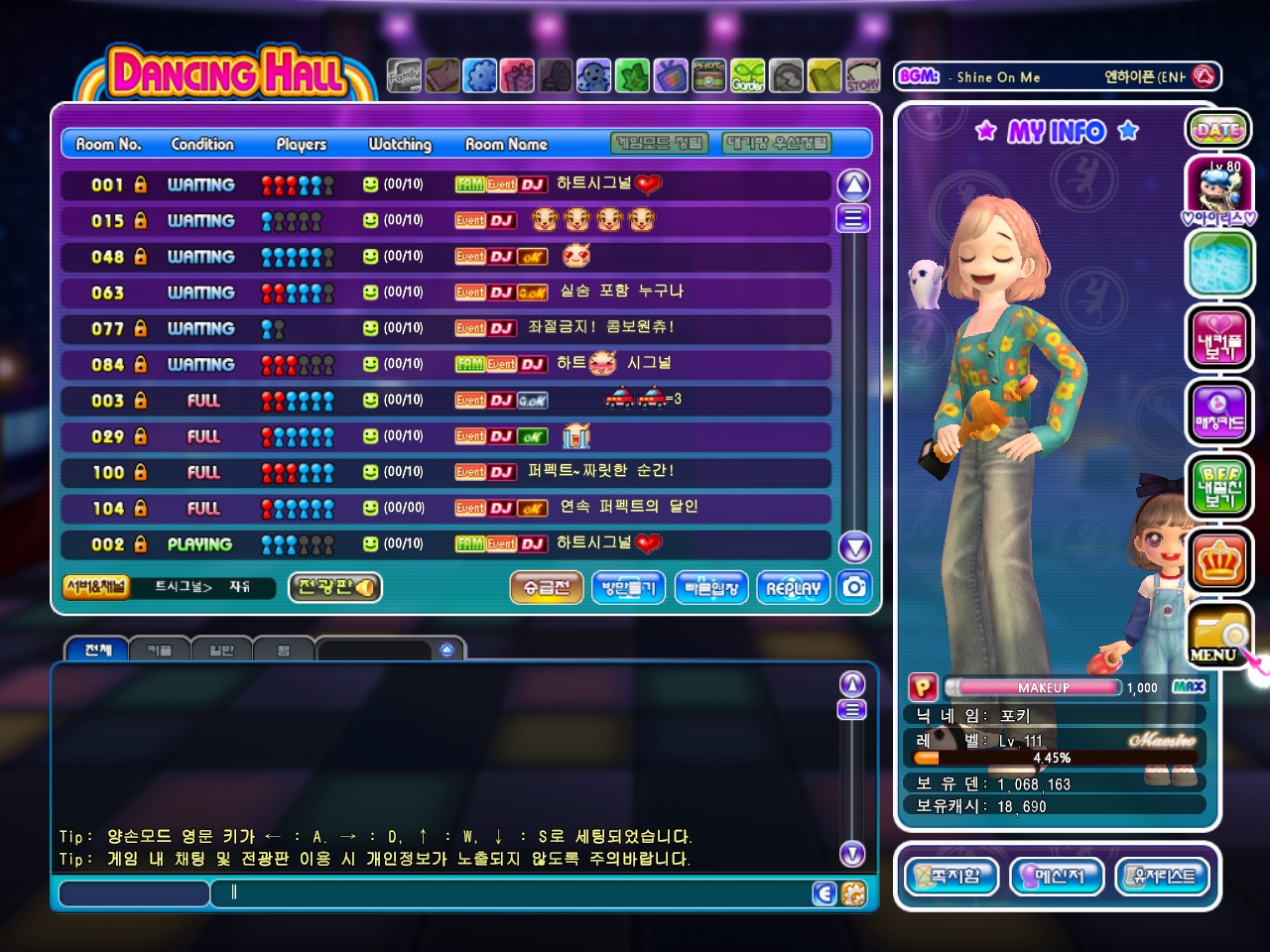Open the 매칭카드 matching card button
Screen dimensions: 1270x952
pyautogui.click(x=1219, y=414)
